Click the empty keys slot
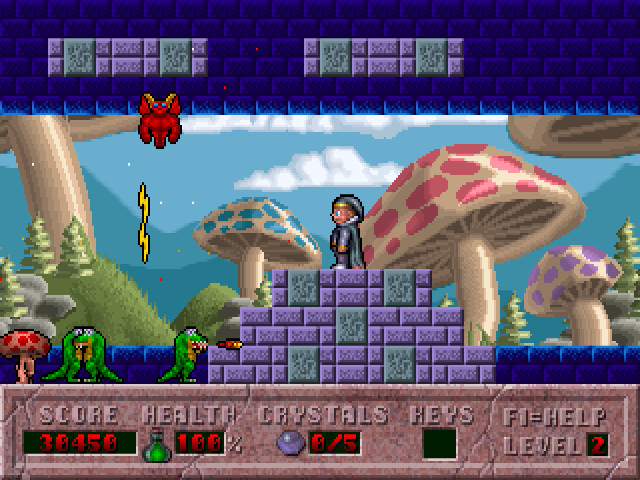This screenshot has width=640, height=480. tap(439, 443)
